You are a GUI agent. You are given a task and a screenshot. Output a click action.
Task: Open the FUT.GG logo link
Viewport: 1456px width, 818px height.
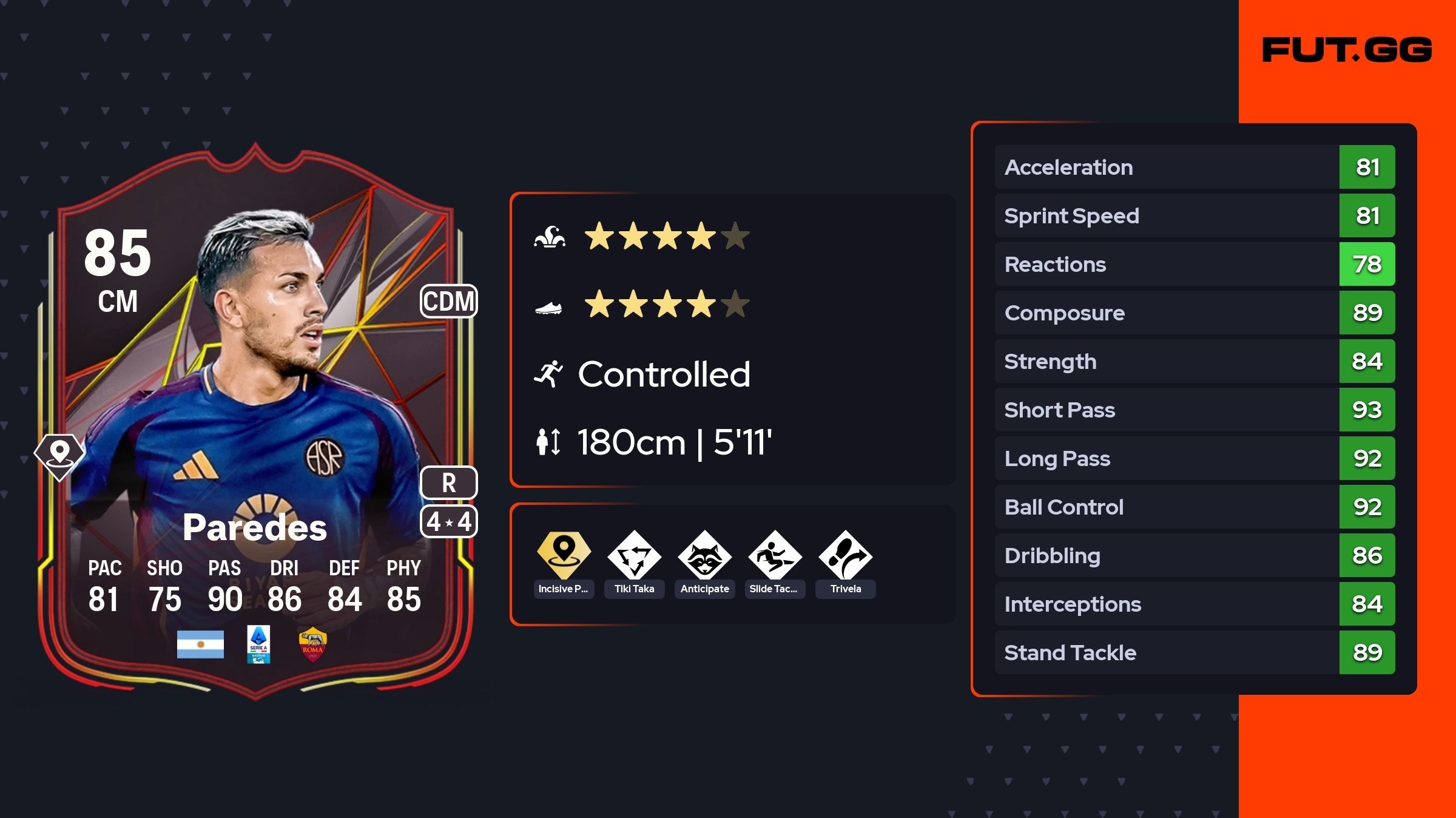click(x=1347, y=50)
